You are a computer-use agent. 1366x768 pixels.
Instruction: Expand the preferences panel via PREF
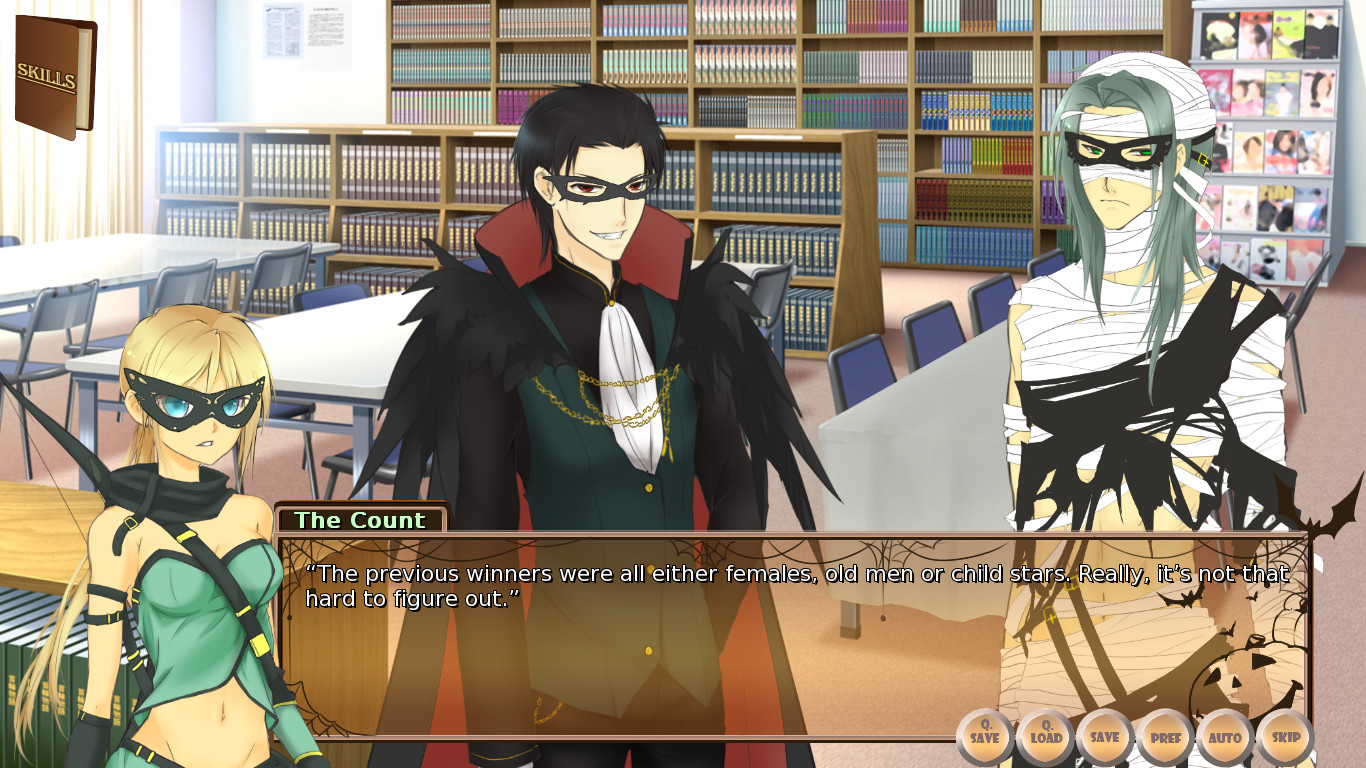(1165, 737)
